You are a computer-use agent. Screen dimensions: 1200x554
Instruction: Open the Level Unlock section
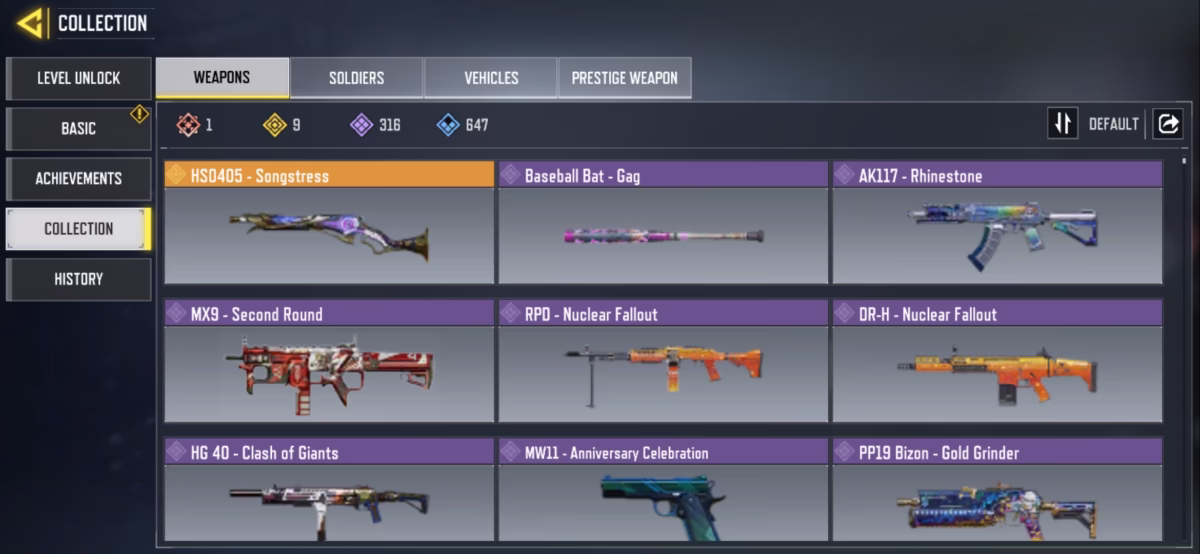click(79, 78)
